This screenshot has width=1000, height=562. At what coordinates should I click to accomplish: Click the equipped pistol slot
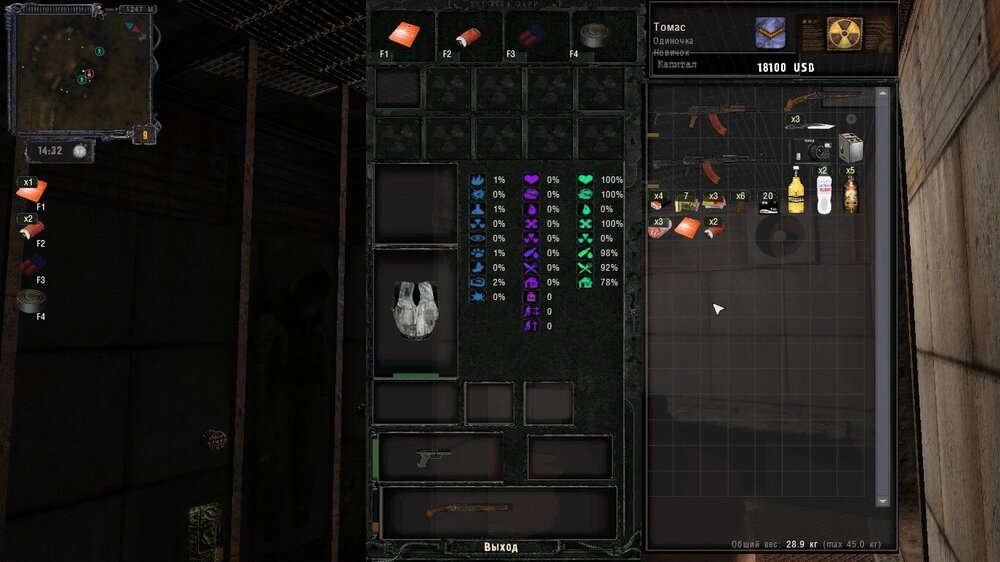(436, 457)
